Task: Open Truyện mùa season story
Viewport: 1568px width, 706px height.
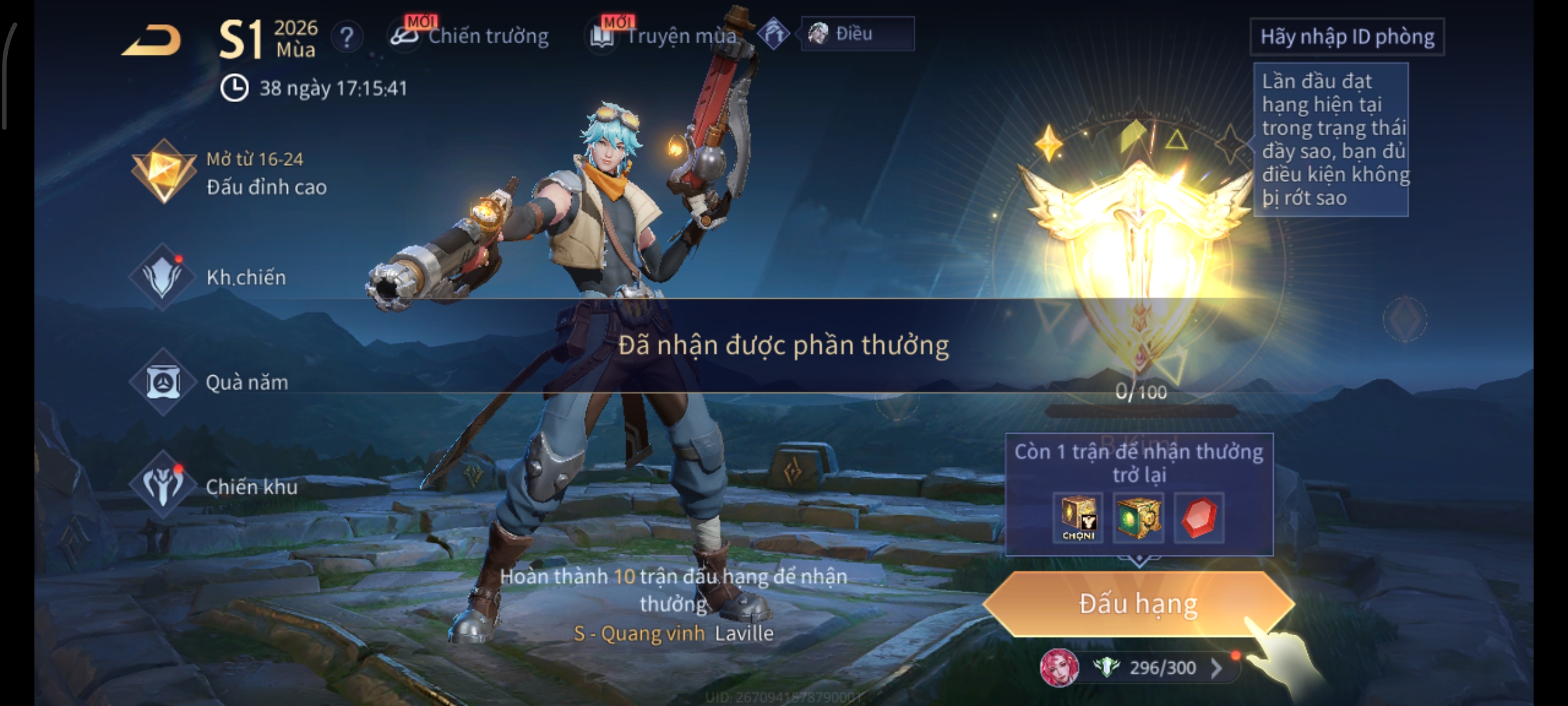Action: pos(665,36)
